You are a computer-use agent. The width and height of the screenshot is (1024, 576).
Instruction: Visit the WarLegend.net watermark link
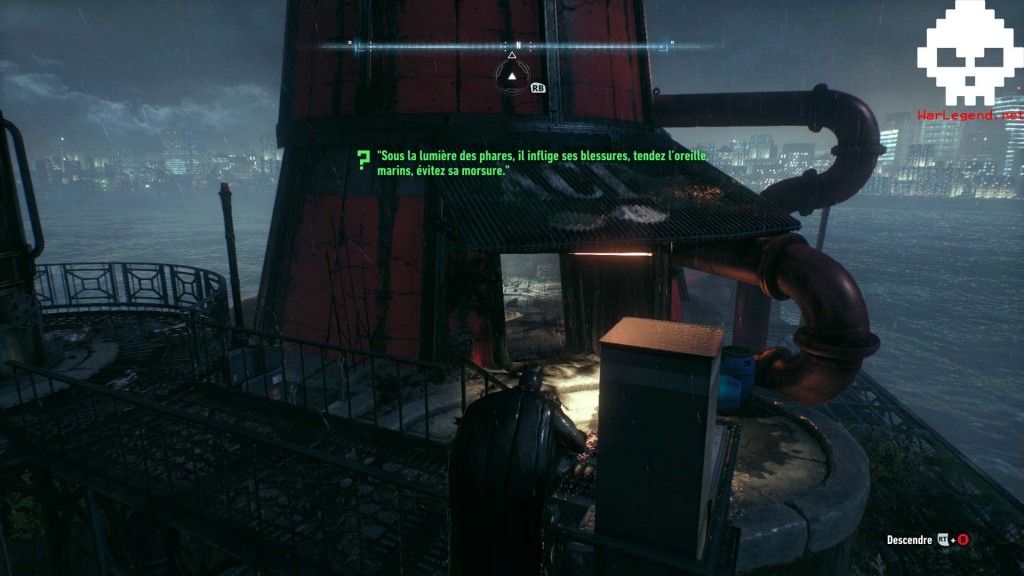tap(970, 116)
